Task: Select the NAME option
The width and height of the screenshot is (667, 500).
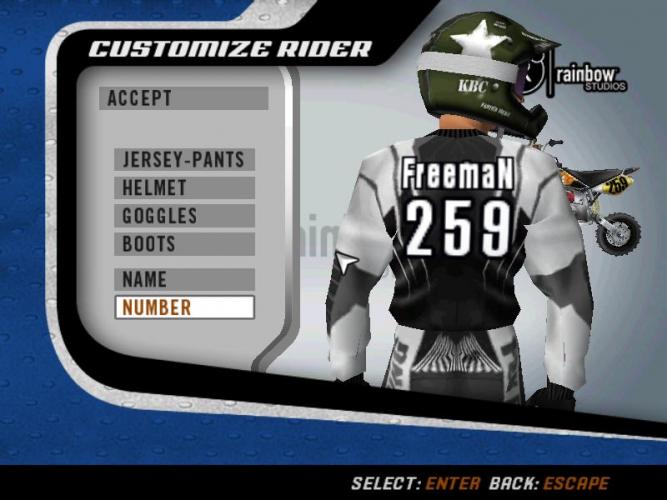Action: pos(184,279)
